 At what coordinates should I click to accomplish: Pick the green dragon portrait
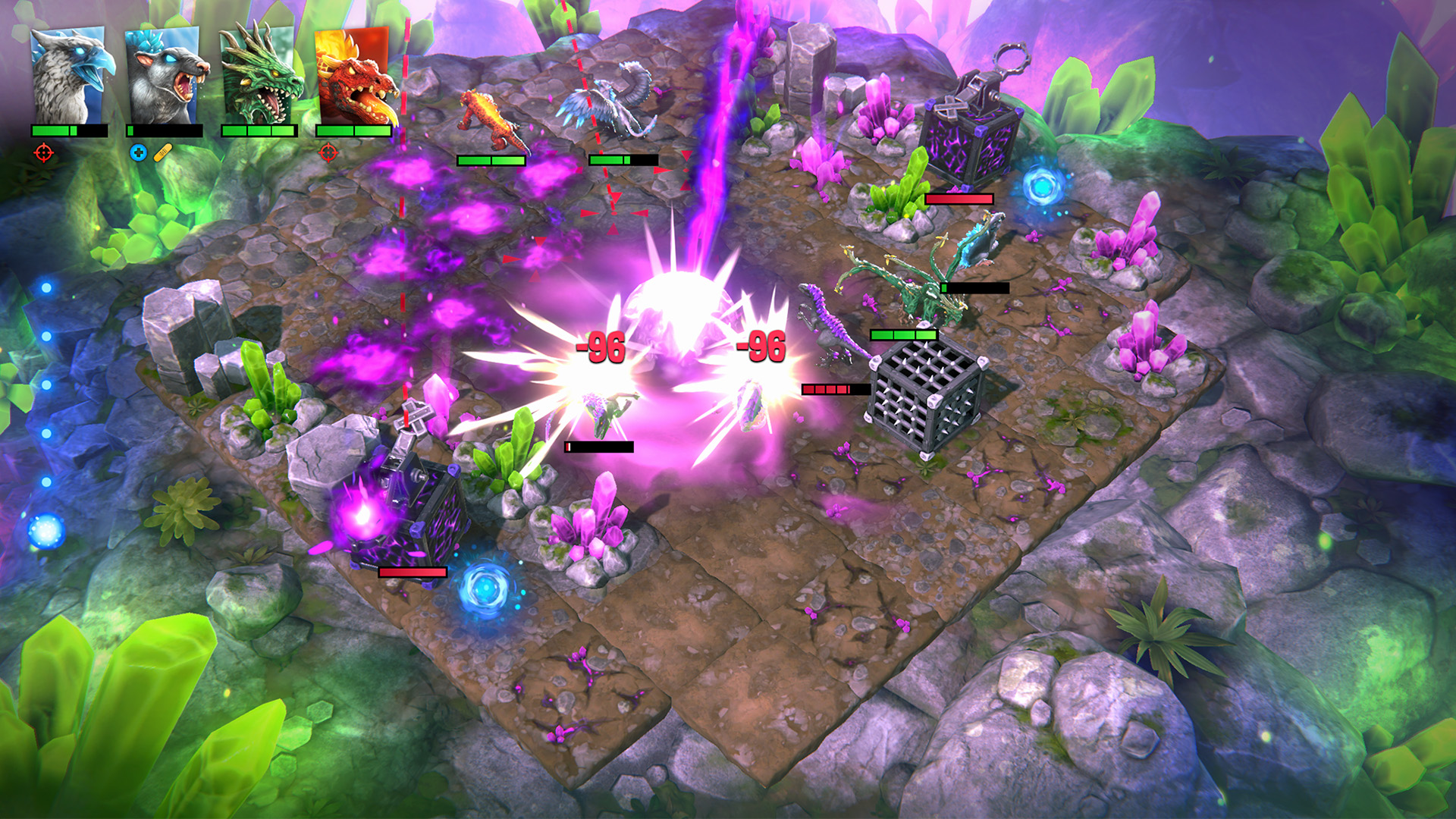pyautogui.click(x=259, y=76)
